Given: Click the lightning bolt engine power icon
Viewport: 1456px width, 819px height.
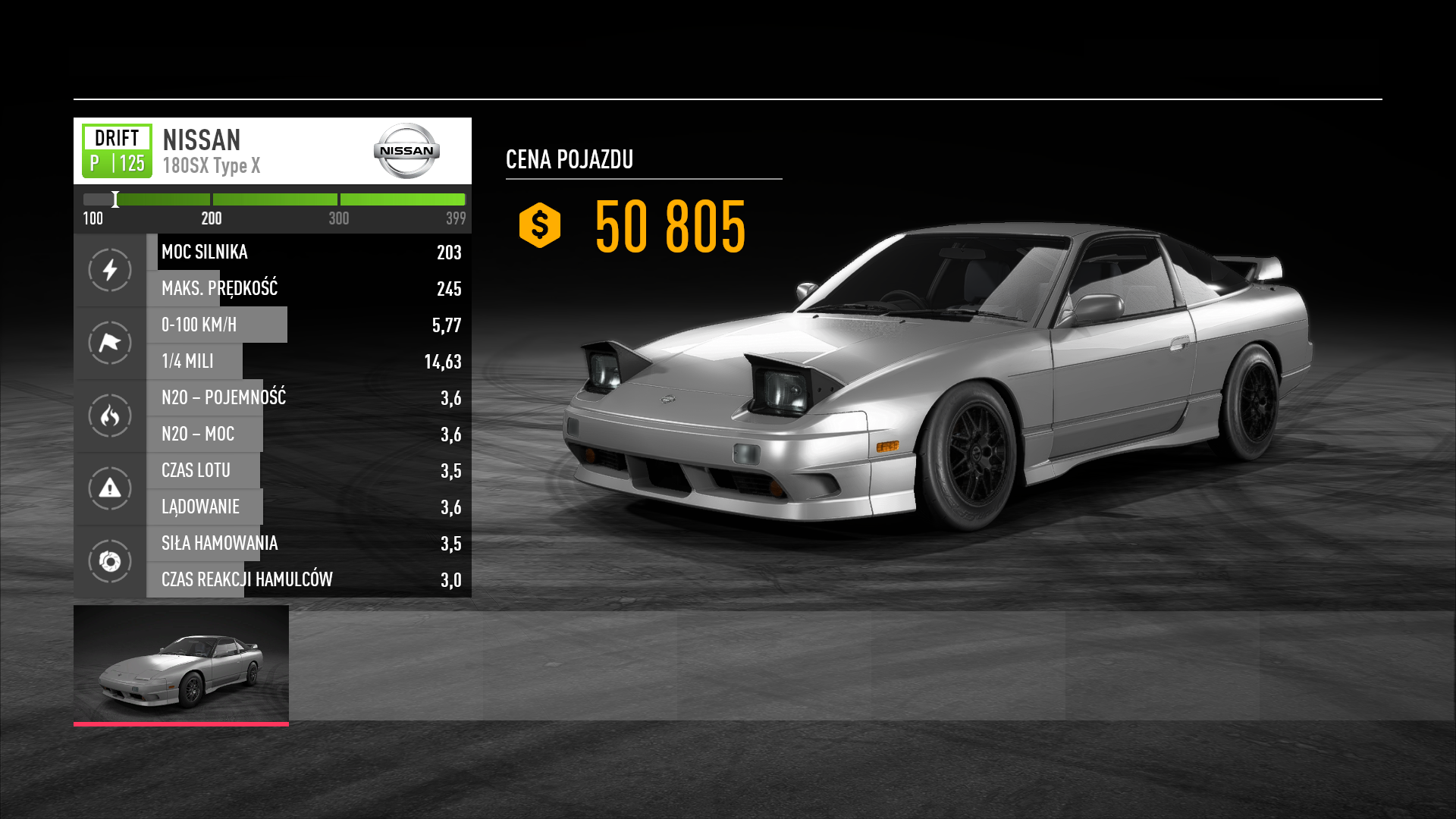Looking at the screenshot, I should [x=110, y=270].
